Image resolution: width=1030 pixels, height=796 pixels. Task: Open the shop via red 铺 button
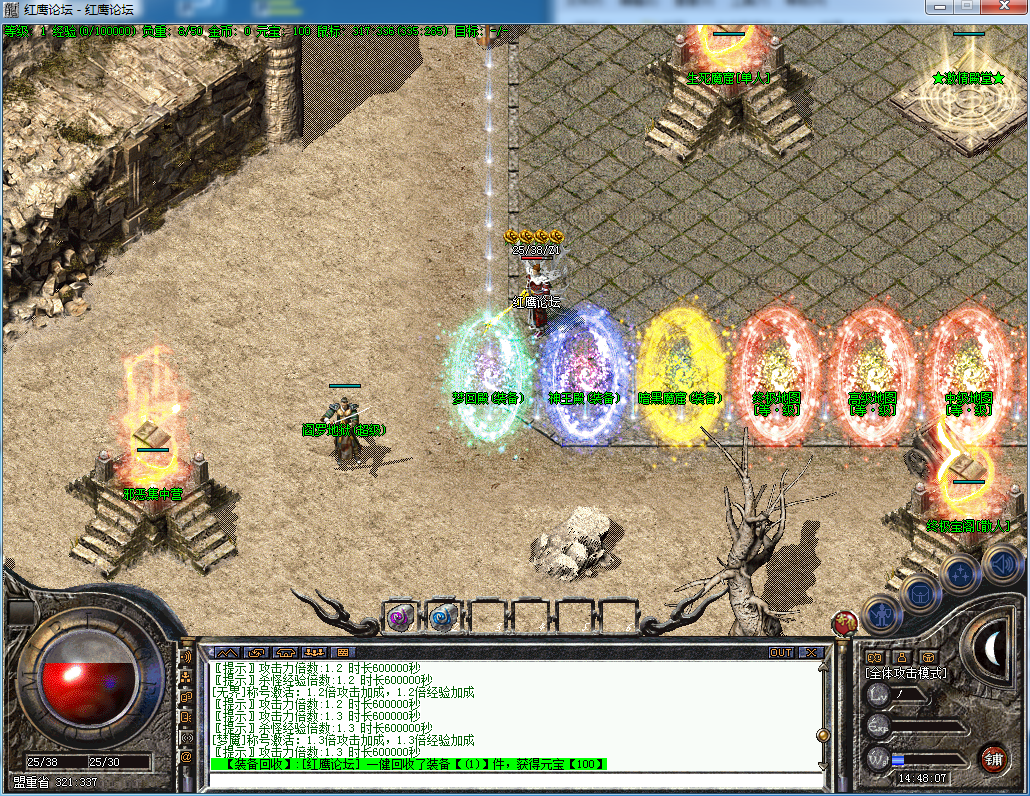point(993,757)
